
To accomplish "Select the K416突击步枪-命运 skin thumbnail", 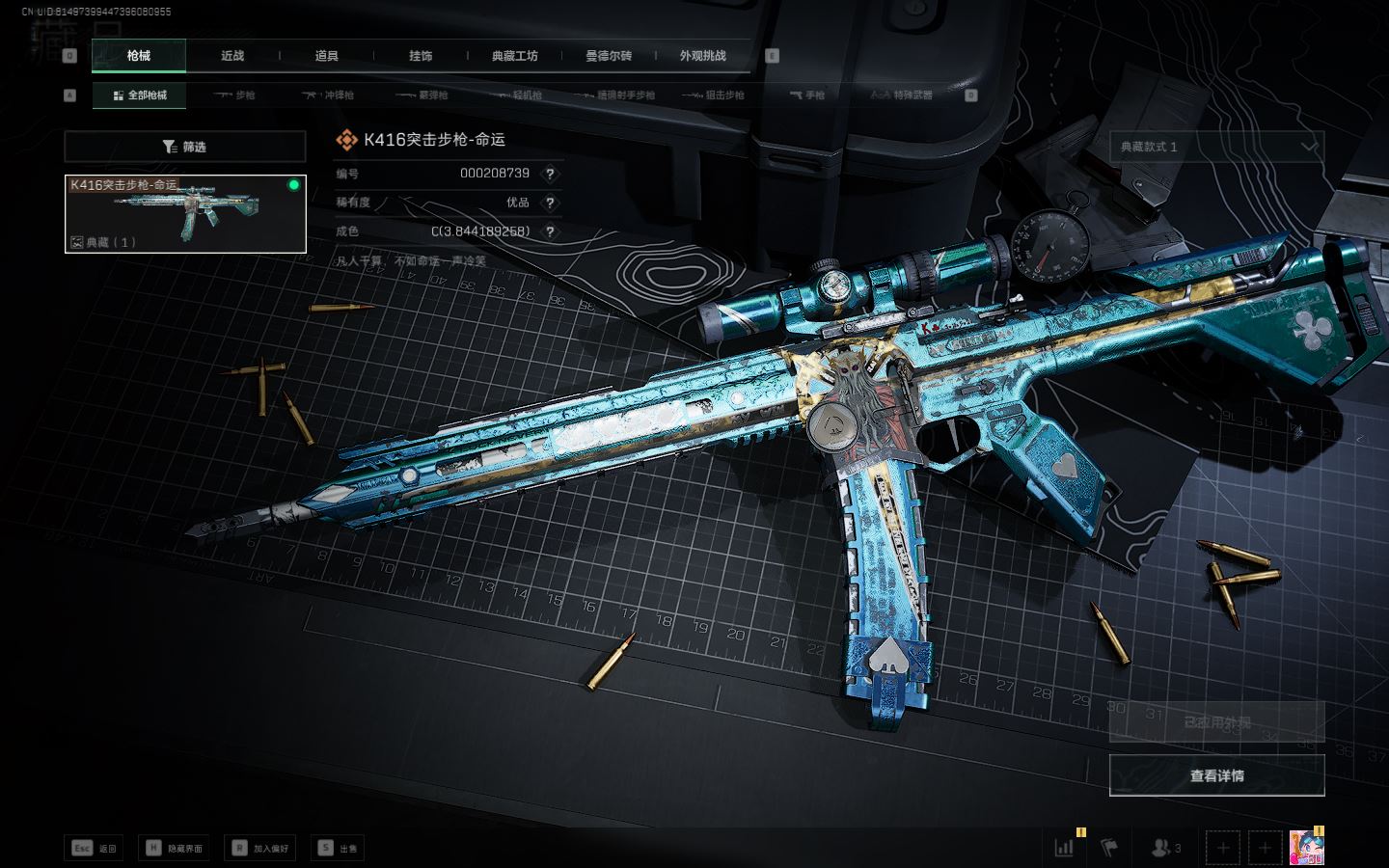I will (x=185, y=214).
